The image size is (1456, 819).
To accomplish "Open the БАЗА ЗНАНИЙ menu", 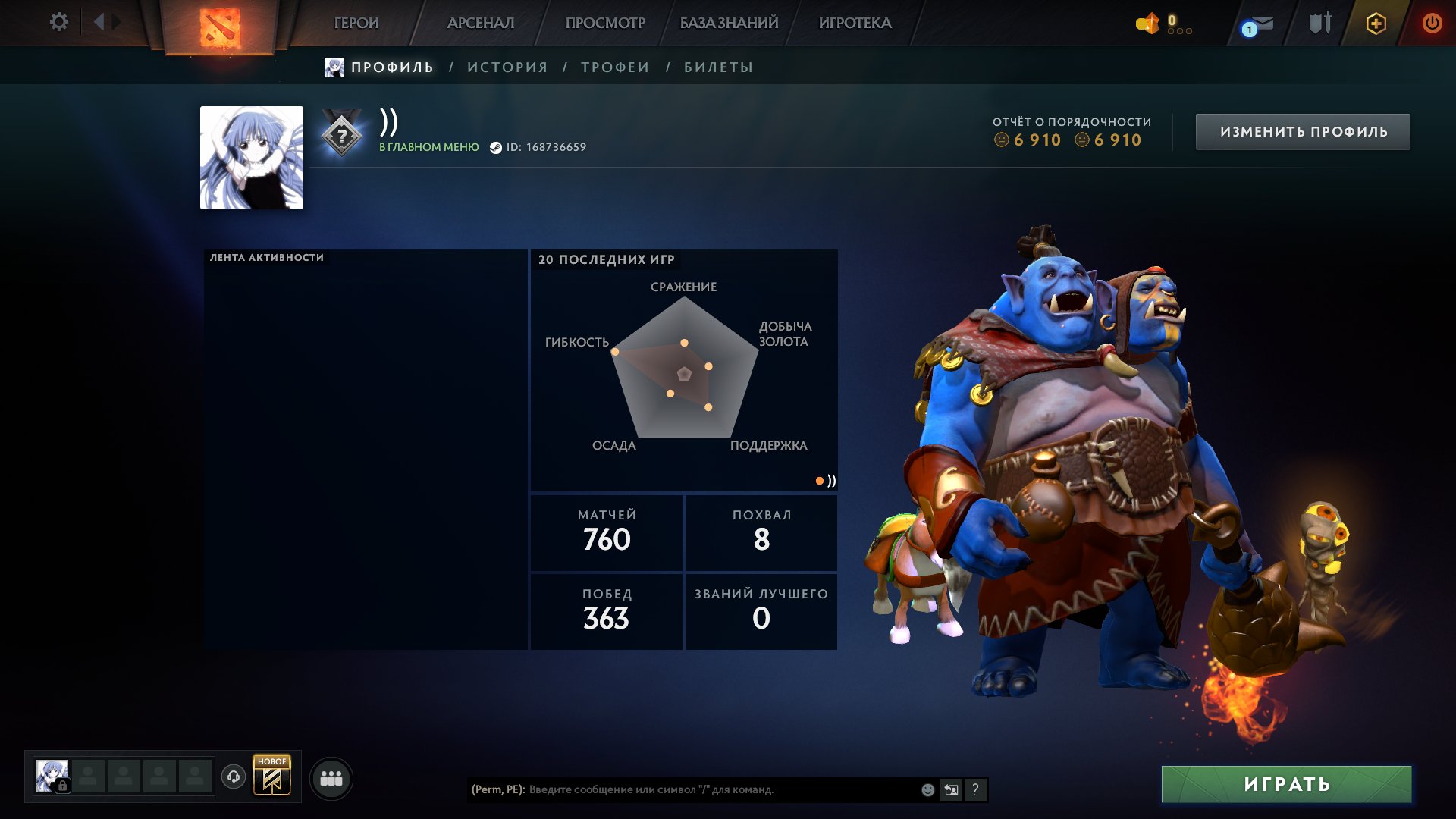I will 728,23.
